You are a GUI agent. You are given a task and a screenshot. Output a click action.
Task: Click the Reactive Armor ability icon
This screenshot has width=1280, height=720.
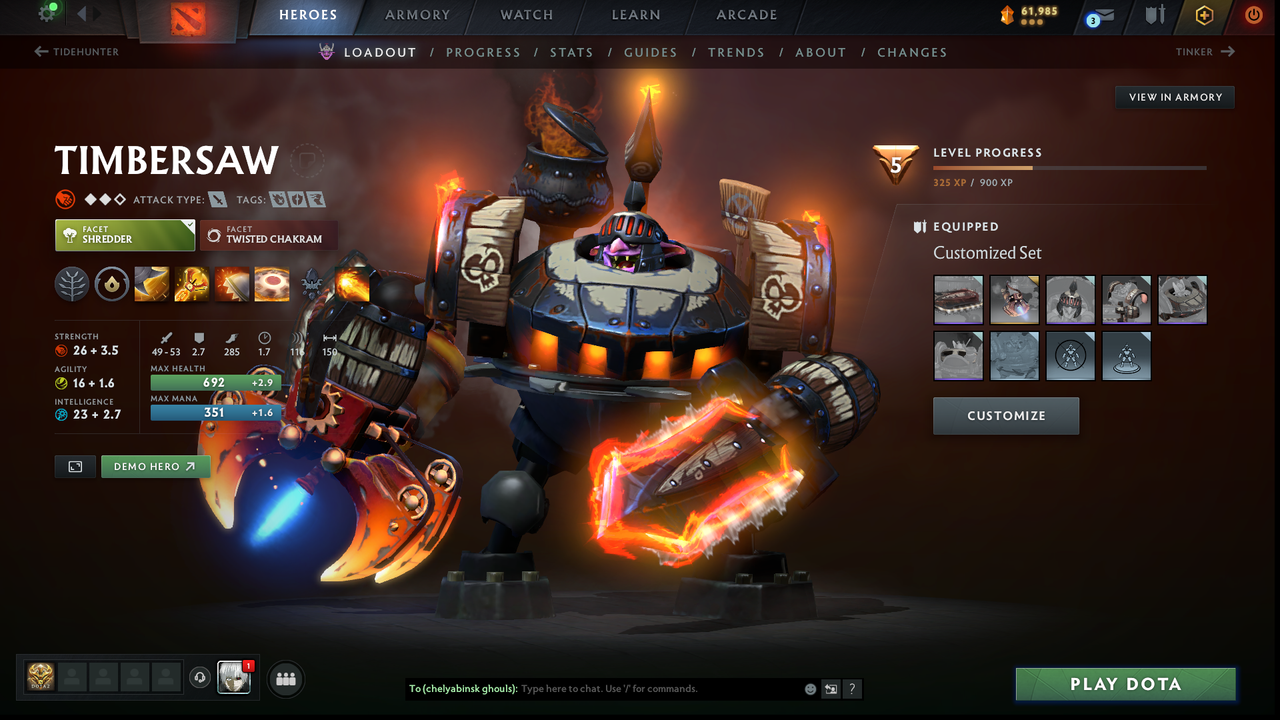coord(232,284)
